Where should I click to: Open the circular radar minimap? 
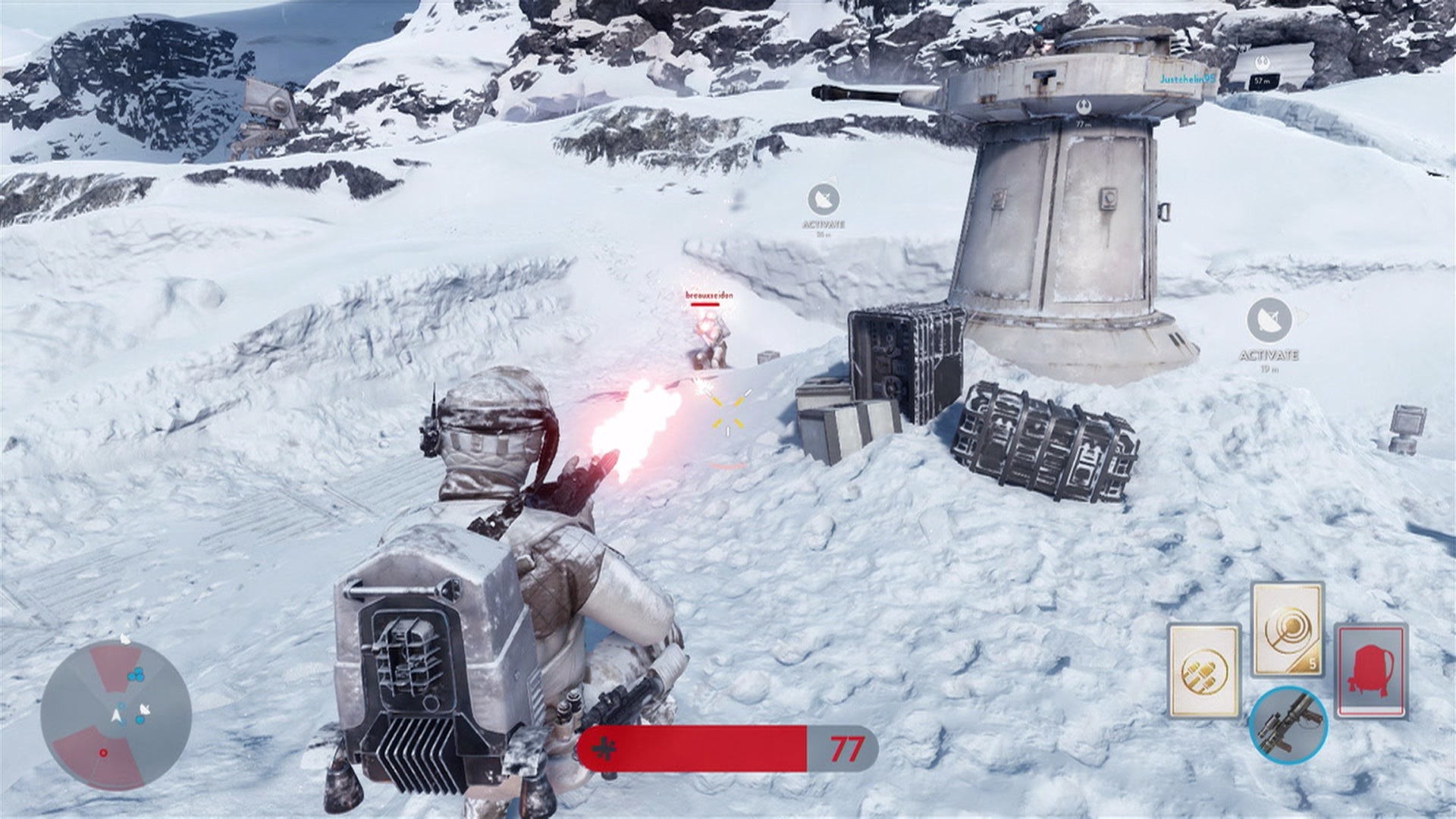[115, 715]
